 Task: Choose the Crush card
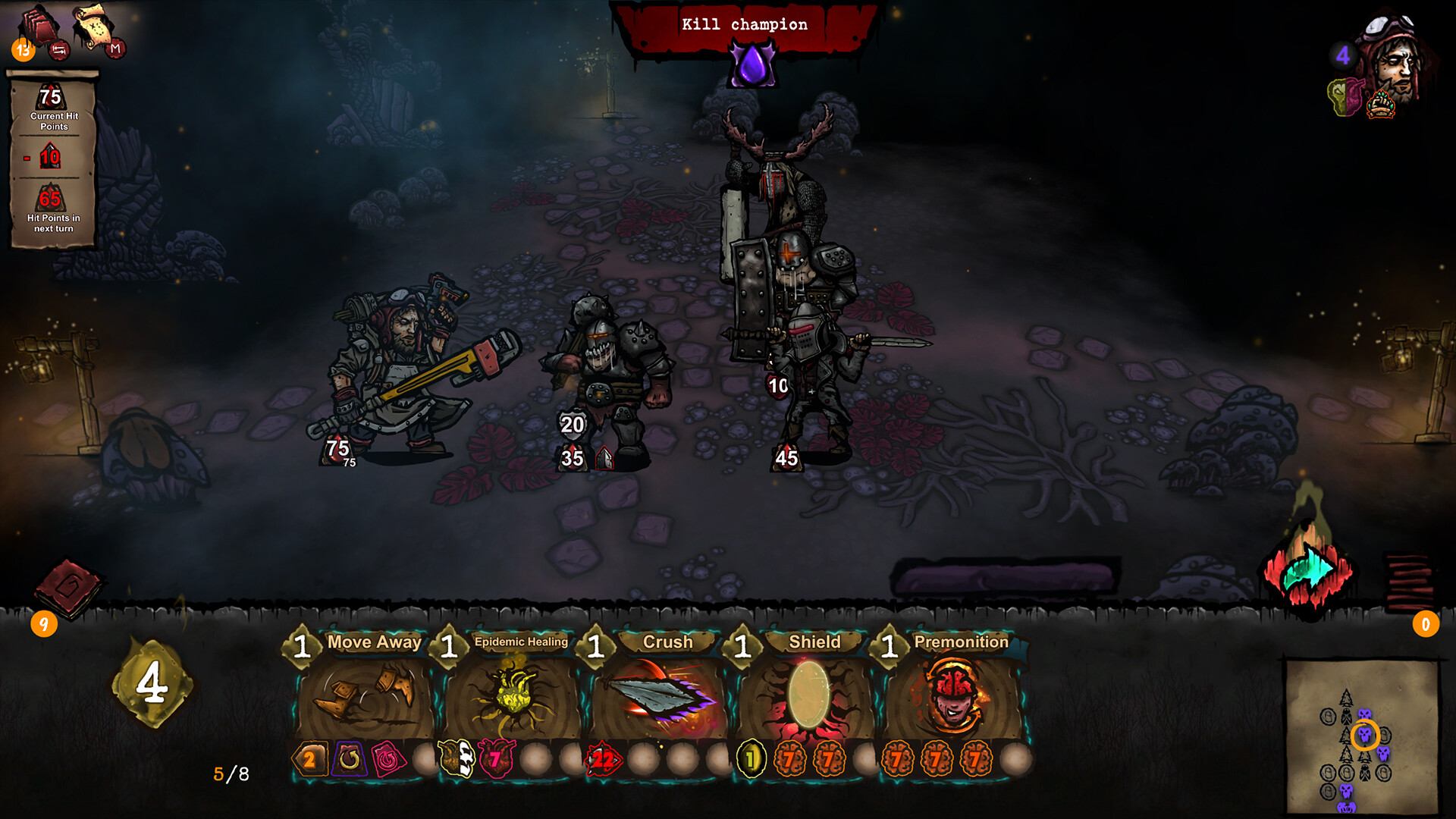[660, 694]
